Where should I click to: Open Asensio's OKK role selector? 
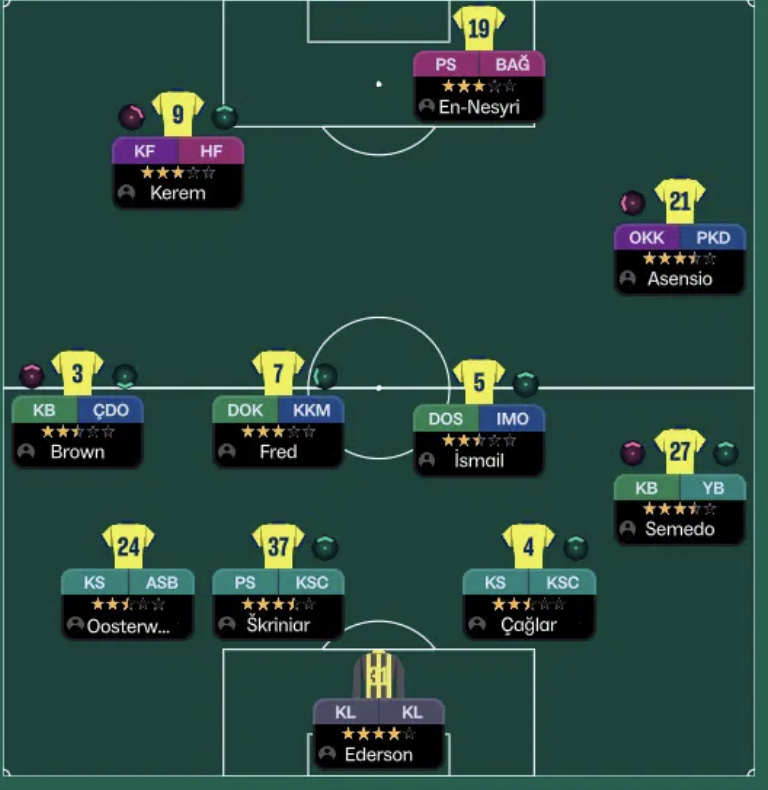pos(646,238)
